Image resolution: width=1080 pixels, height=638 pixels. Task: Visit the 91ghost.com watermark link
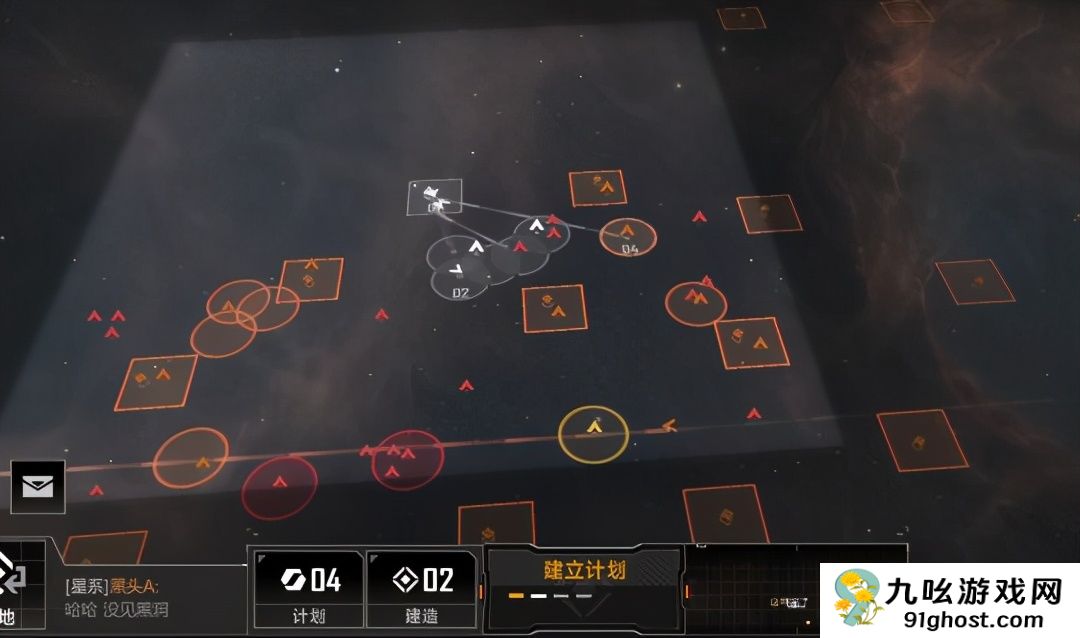click(x=950, y=601)
